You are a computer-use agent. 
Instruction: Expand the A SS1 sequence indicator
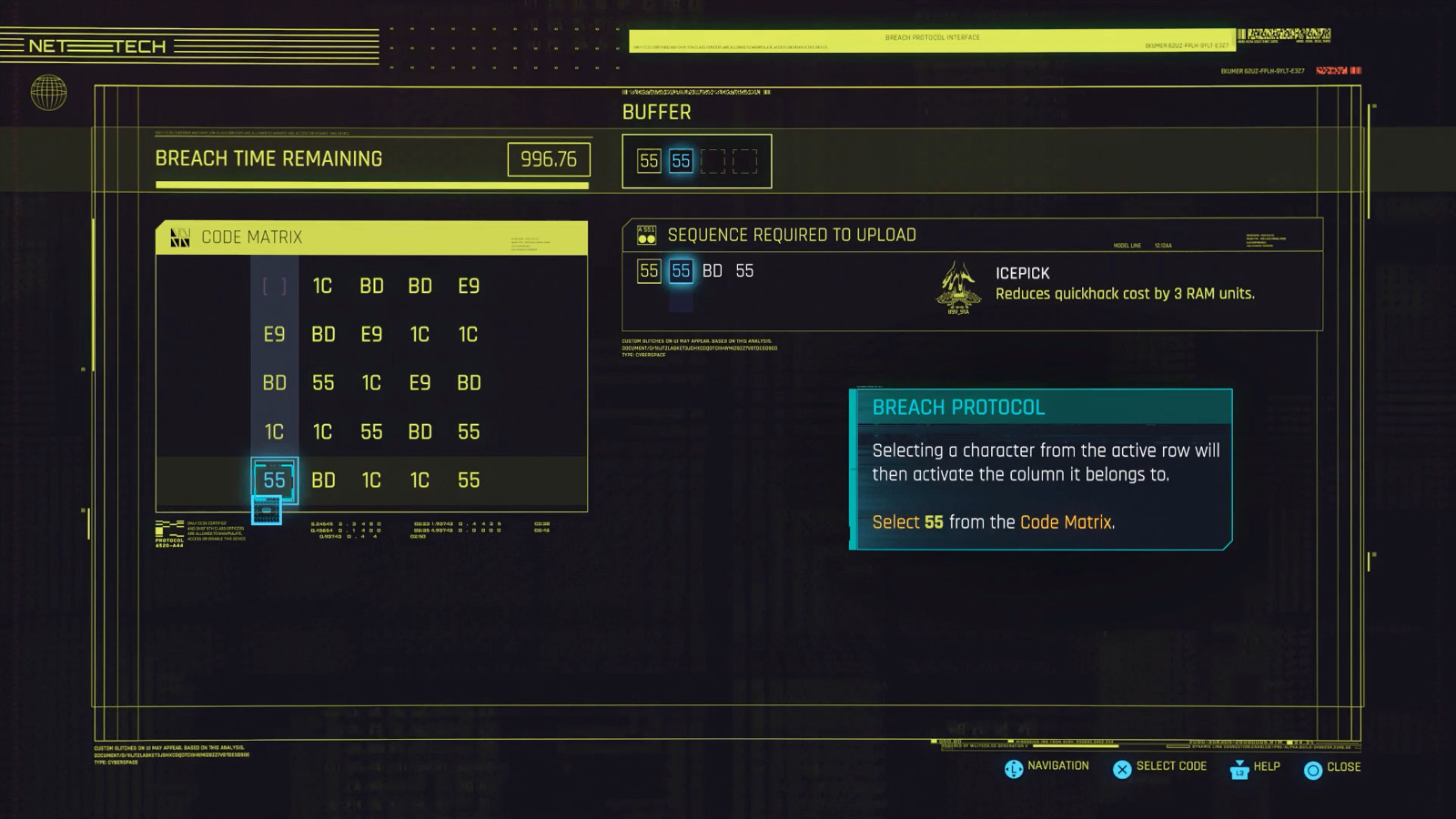coord(647,234)
